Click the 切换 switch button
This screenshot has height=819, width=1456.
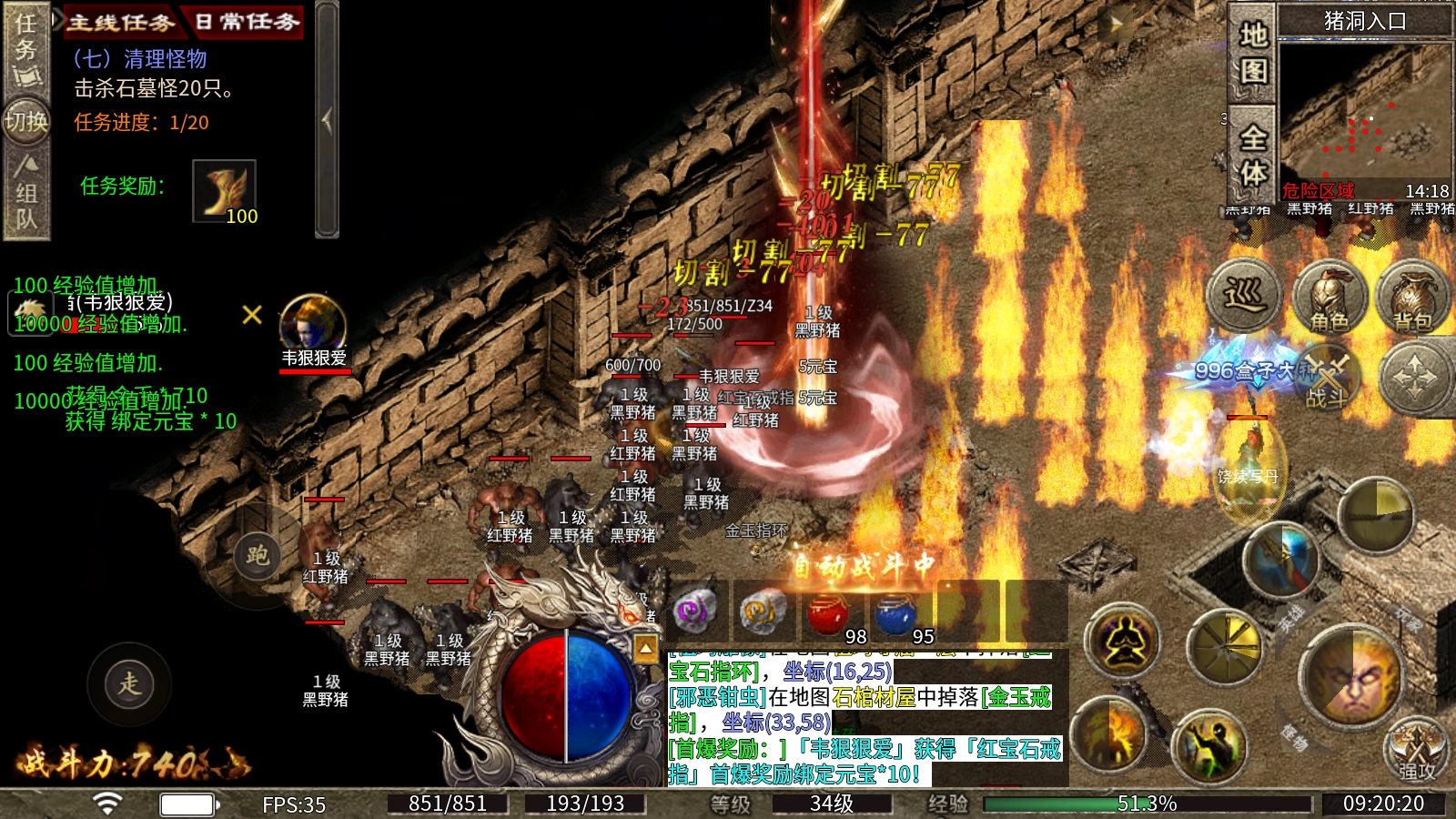click(x=26, y=121)
